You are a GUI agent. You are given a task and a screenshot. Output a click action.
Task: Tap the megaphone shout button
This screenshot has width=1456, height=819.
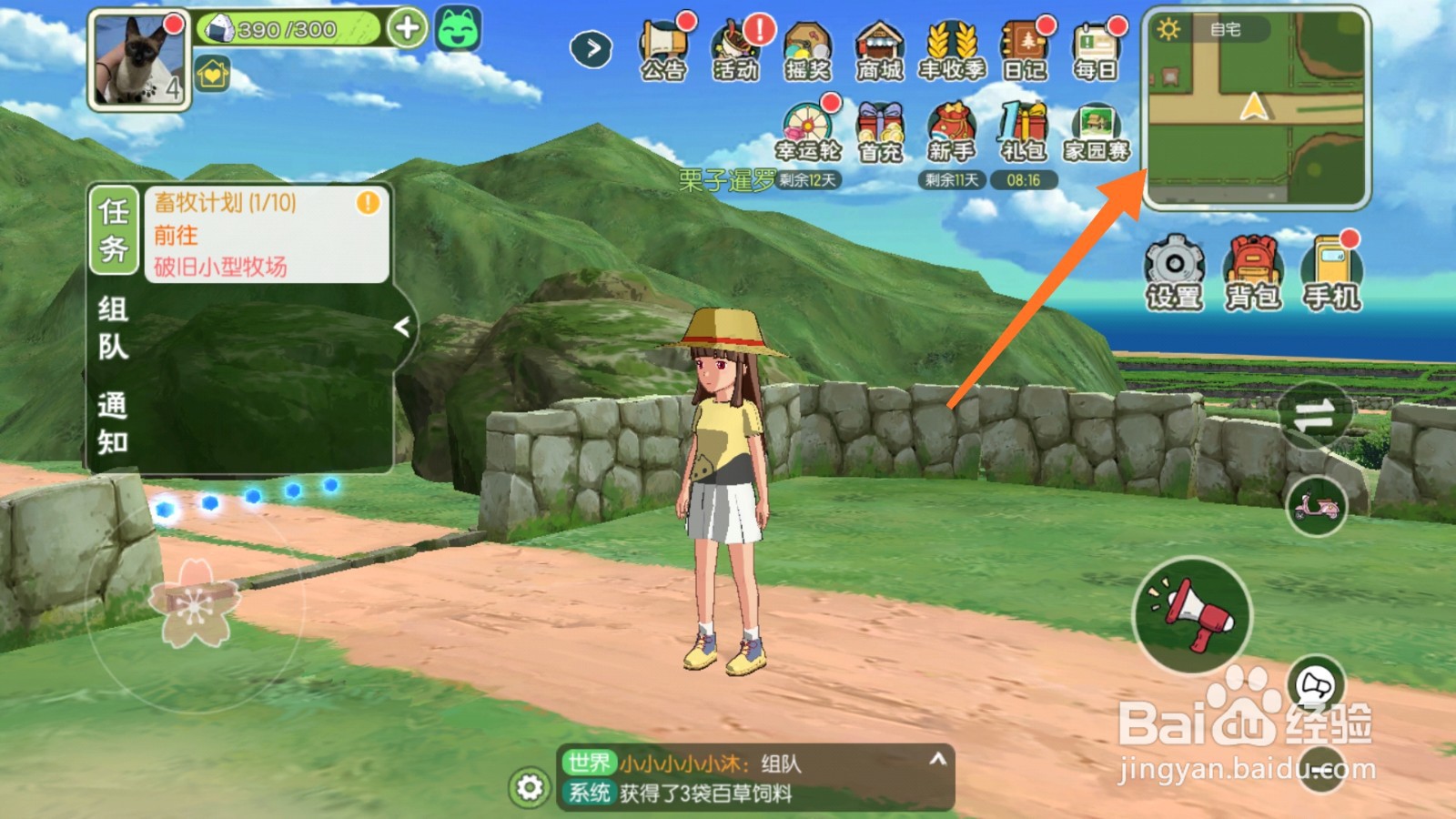coord(1192,615)
